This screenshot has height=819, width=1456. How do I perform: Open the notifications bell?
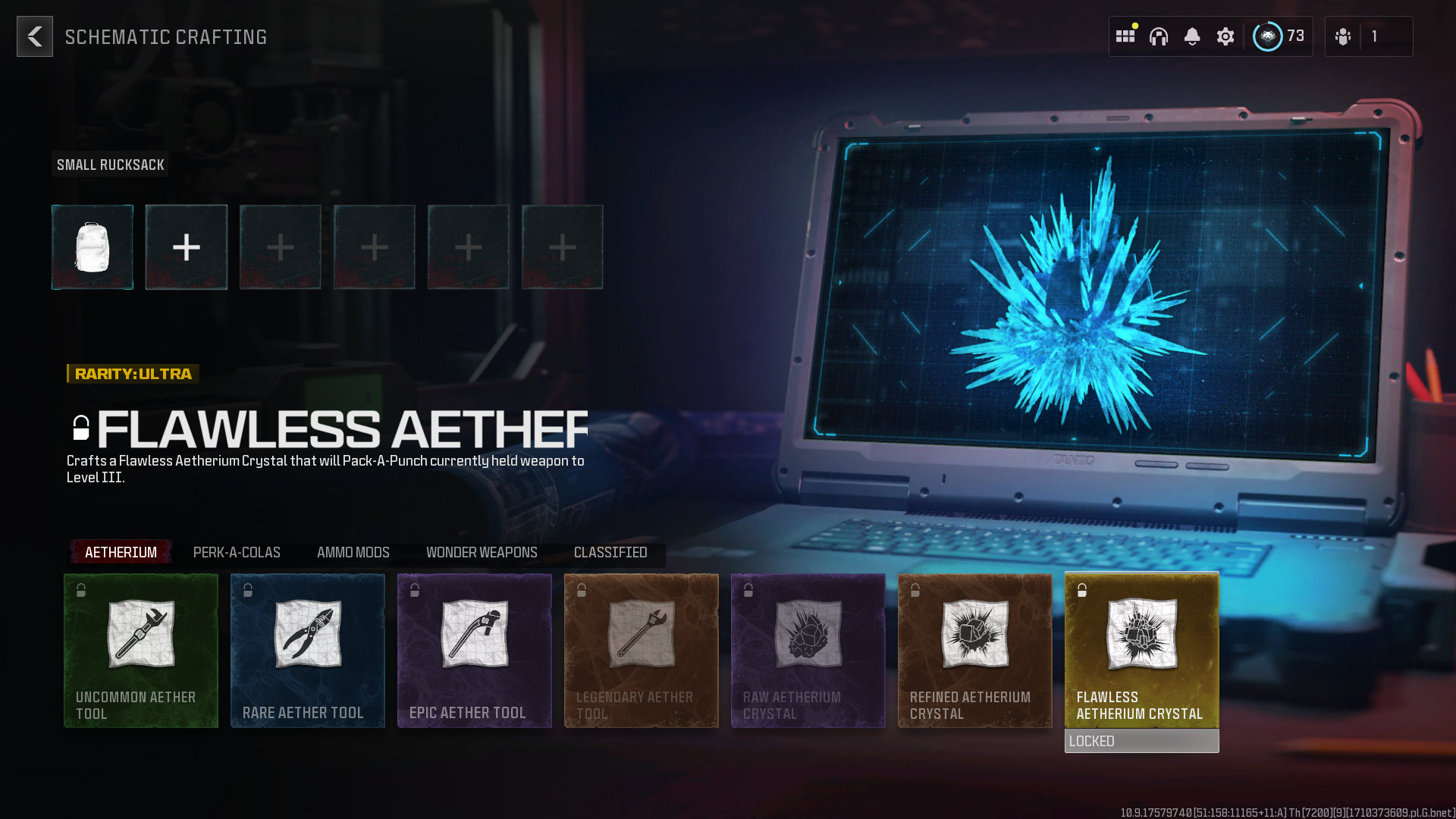coord(1193,36)
